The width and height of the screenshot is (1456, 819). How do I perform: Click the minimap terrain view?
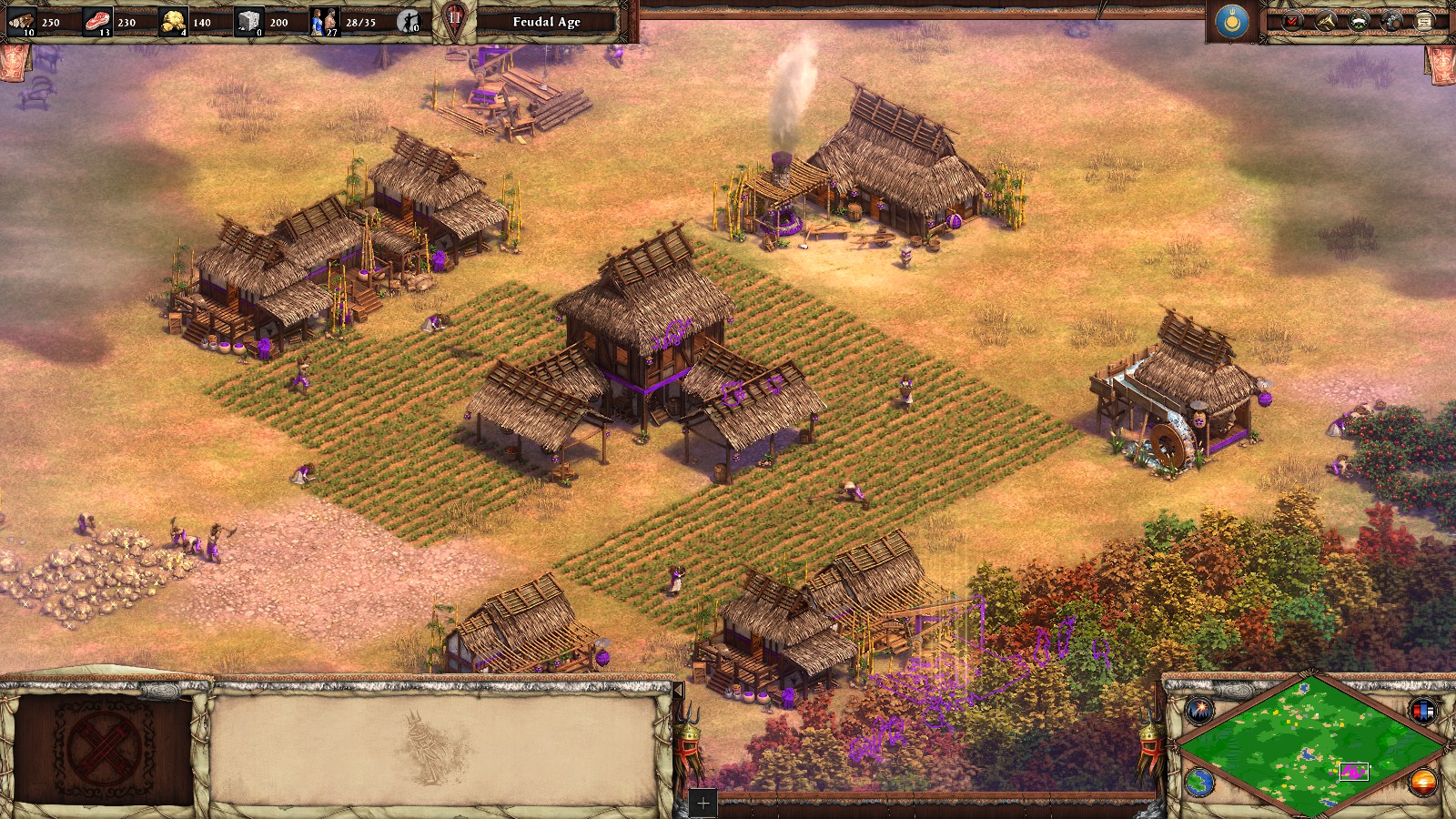(x=1310, y=746)
